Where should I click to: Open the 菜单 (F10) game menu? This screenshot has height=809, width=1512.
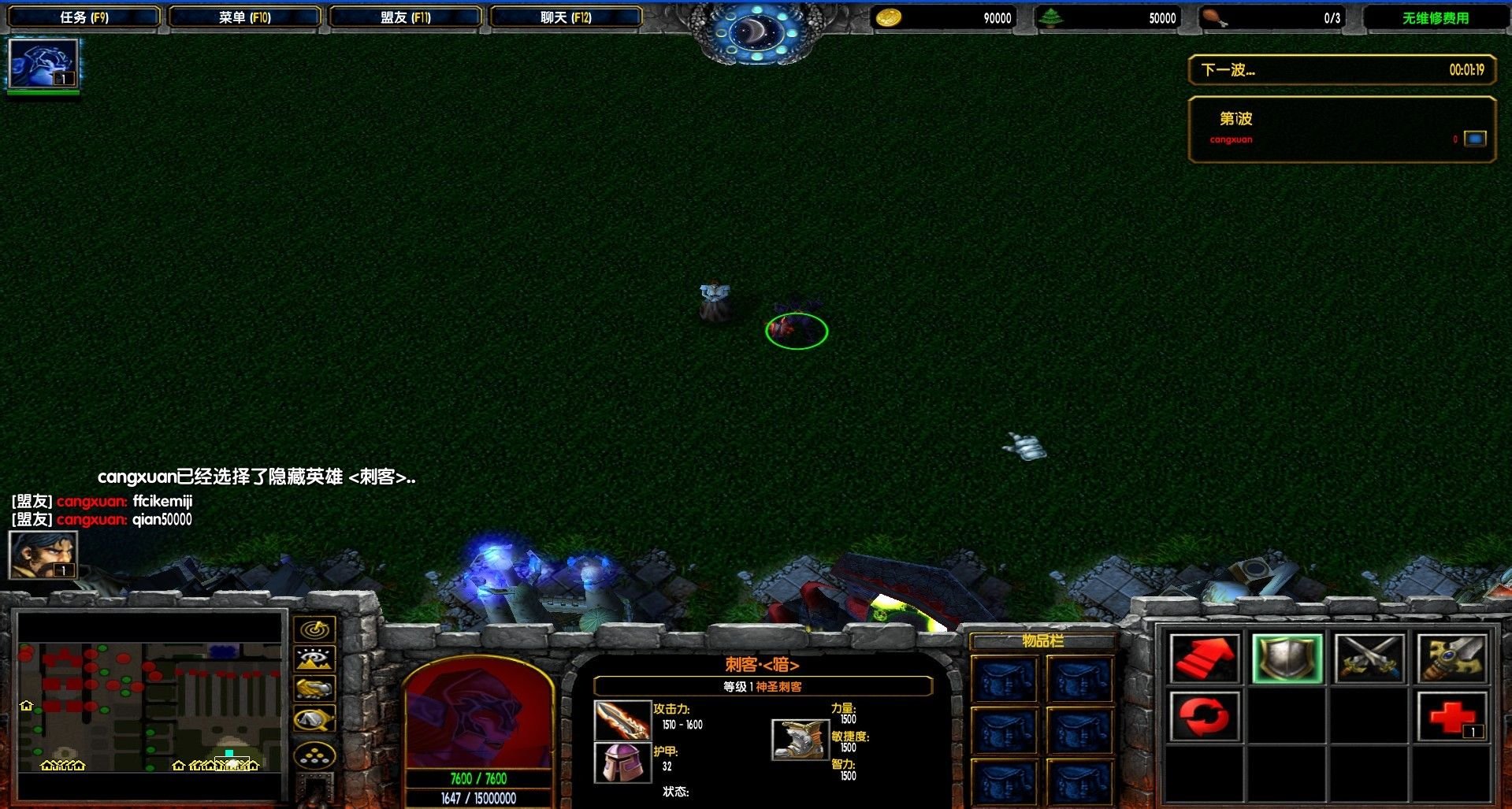(x=244, y=17)
